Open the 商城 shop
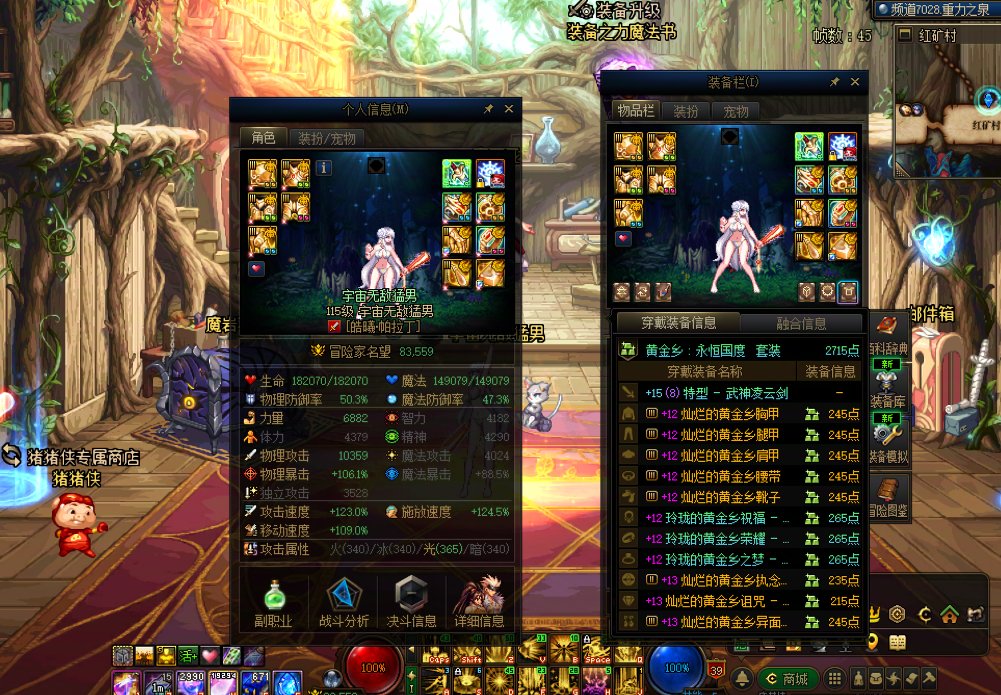Image resolution: width=1001 pixels, height=695 pixels. point(786,679)
